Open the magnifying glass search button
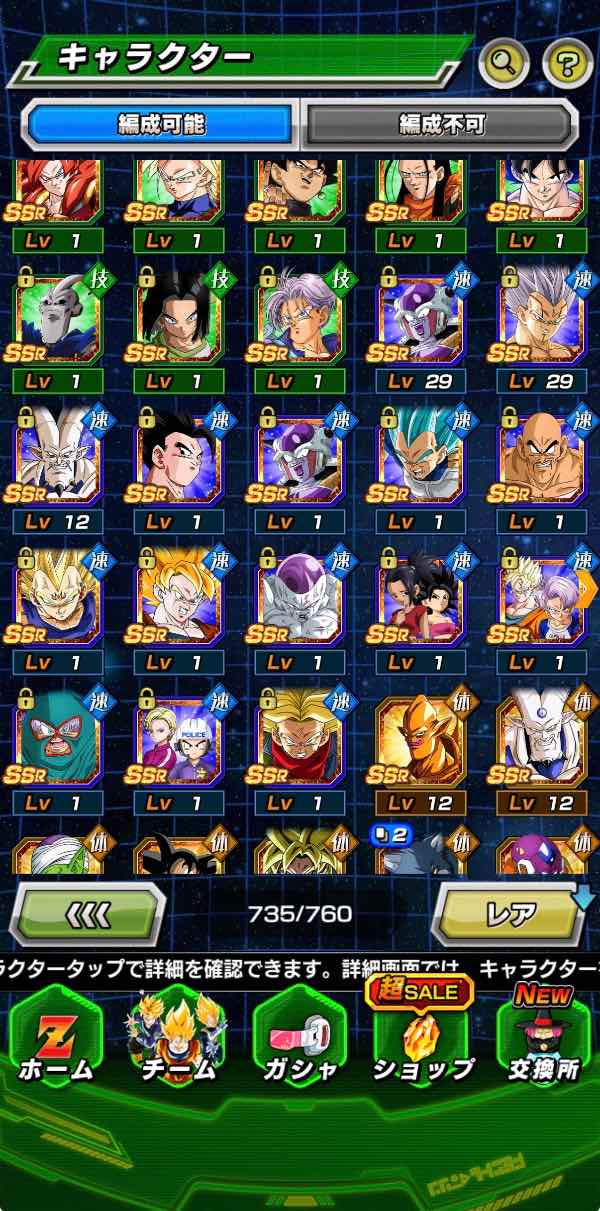 504,64
